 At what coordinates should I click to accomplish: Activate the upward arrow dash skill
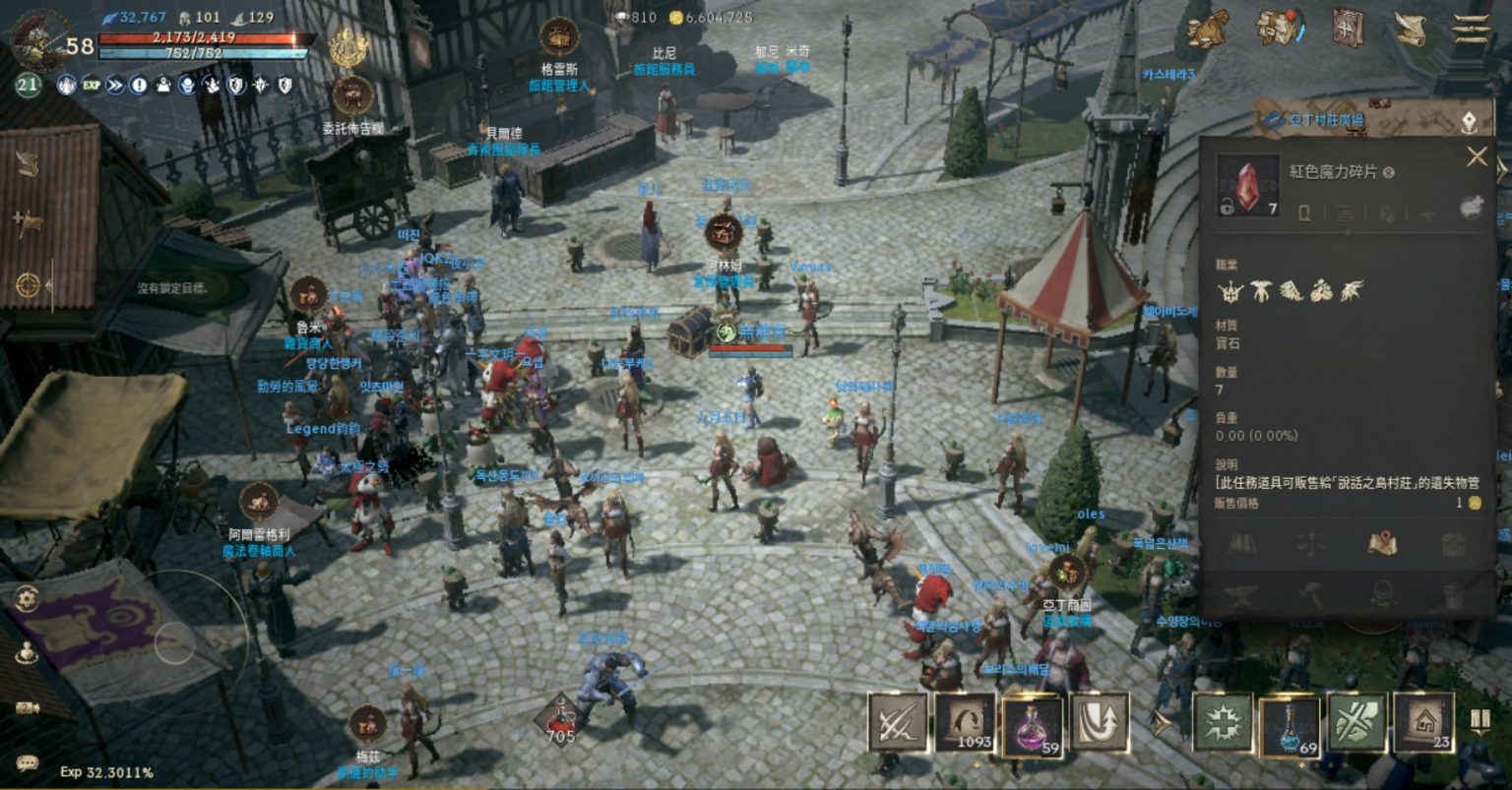click(x=1099, y=723)
